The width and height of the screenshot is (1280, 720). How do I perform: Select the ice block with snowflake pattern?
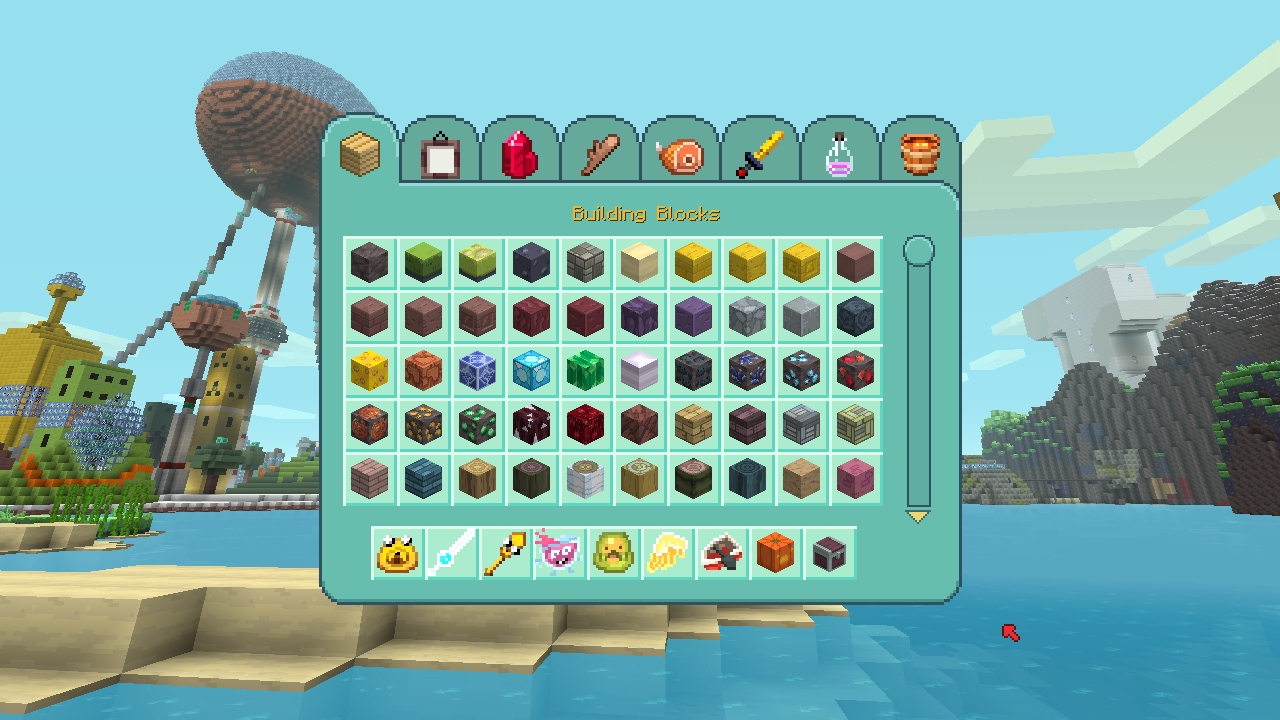tap(478, 370)
